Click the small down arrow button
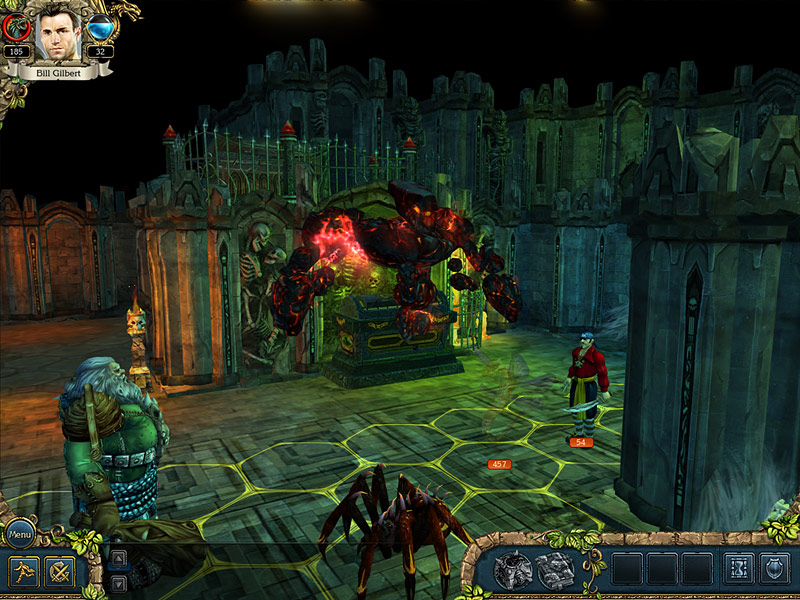Image resolution: width=800 pixels, height=600 pixels. [x=118, y=582]
